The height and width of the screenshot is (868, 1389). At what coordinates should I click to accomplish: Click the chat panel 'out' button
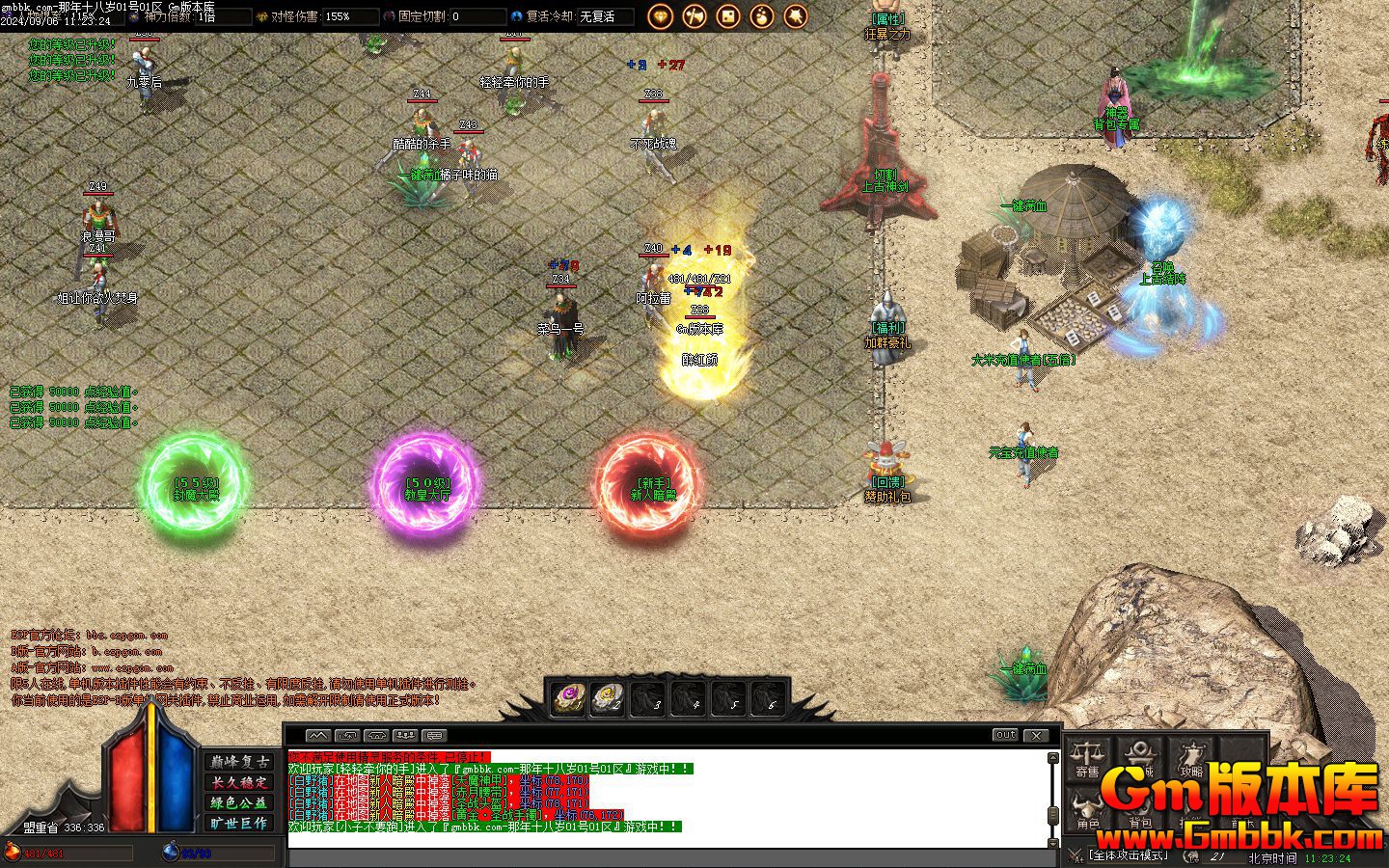point(1005,735)
